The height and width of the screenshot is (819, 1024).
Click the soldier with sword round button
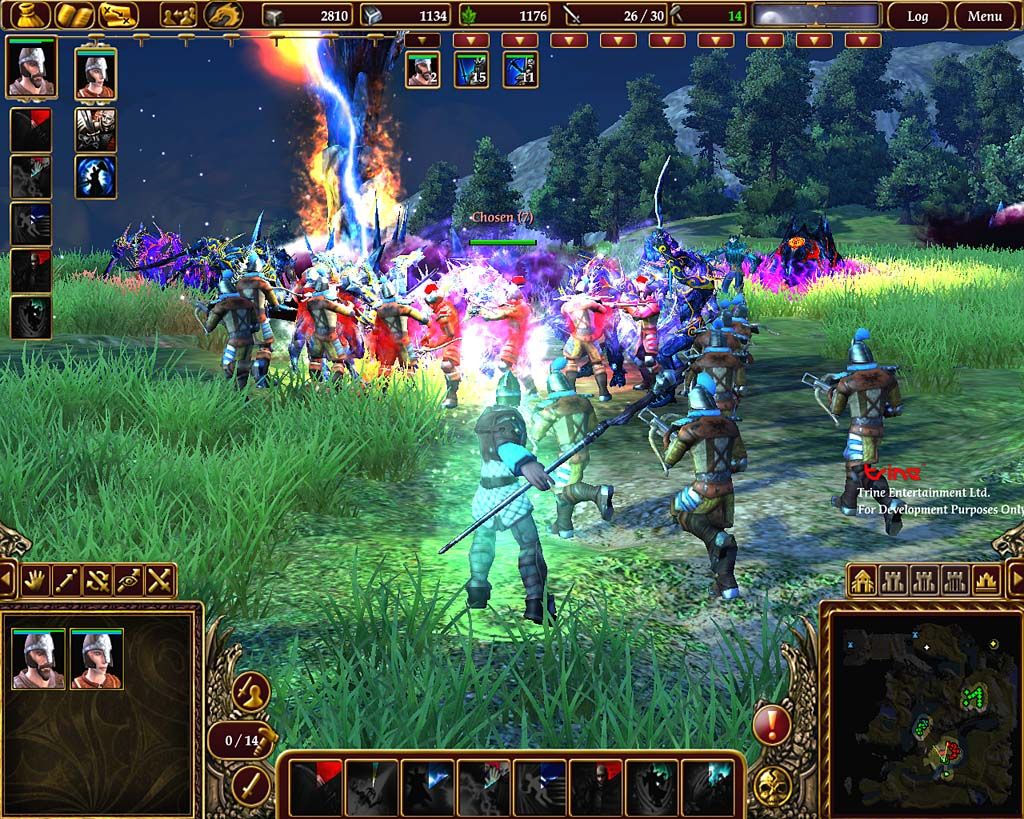[250, 691]
